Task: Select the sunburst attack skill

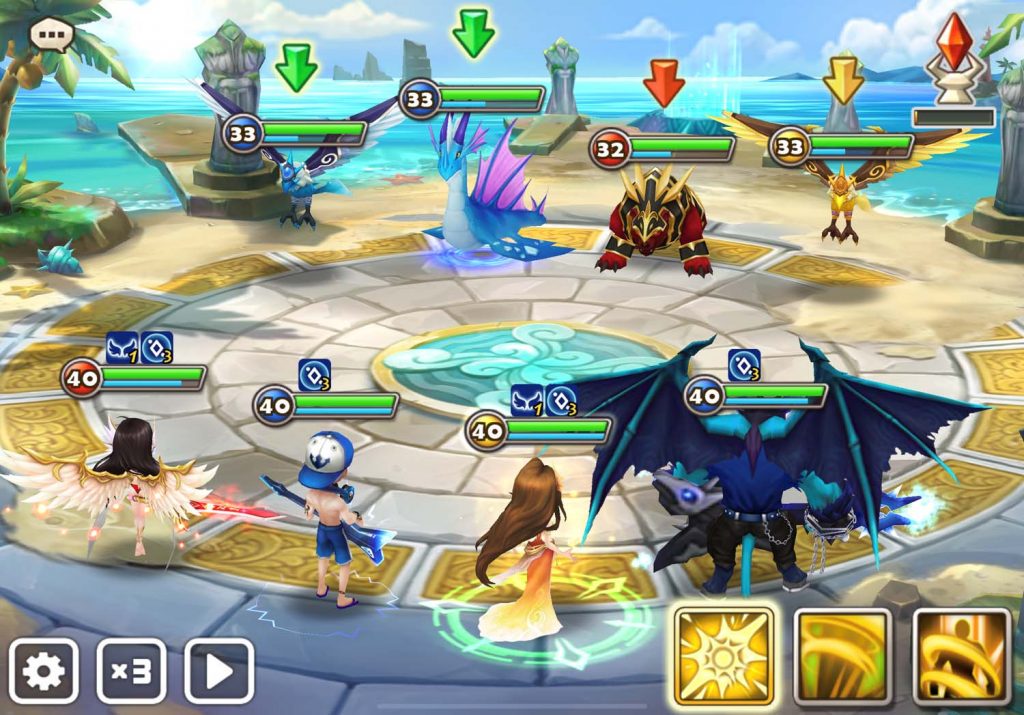Action: 723,656
